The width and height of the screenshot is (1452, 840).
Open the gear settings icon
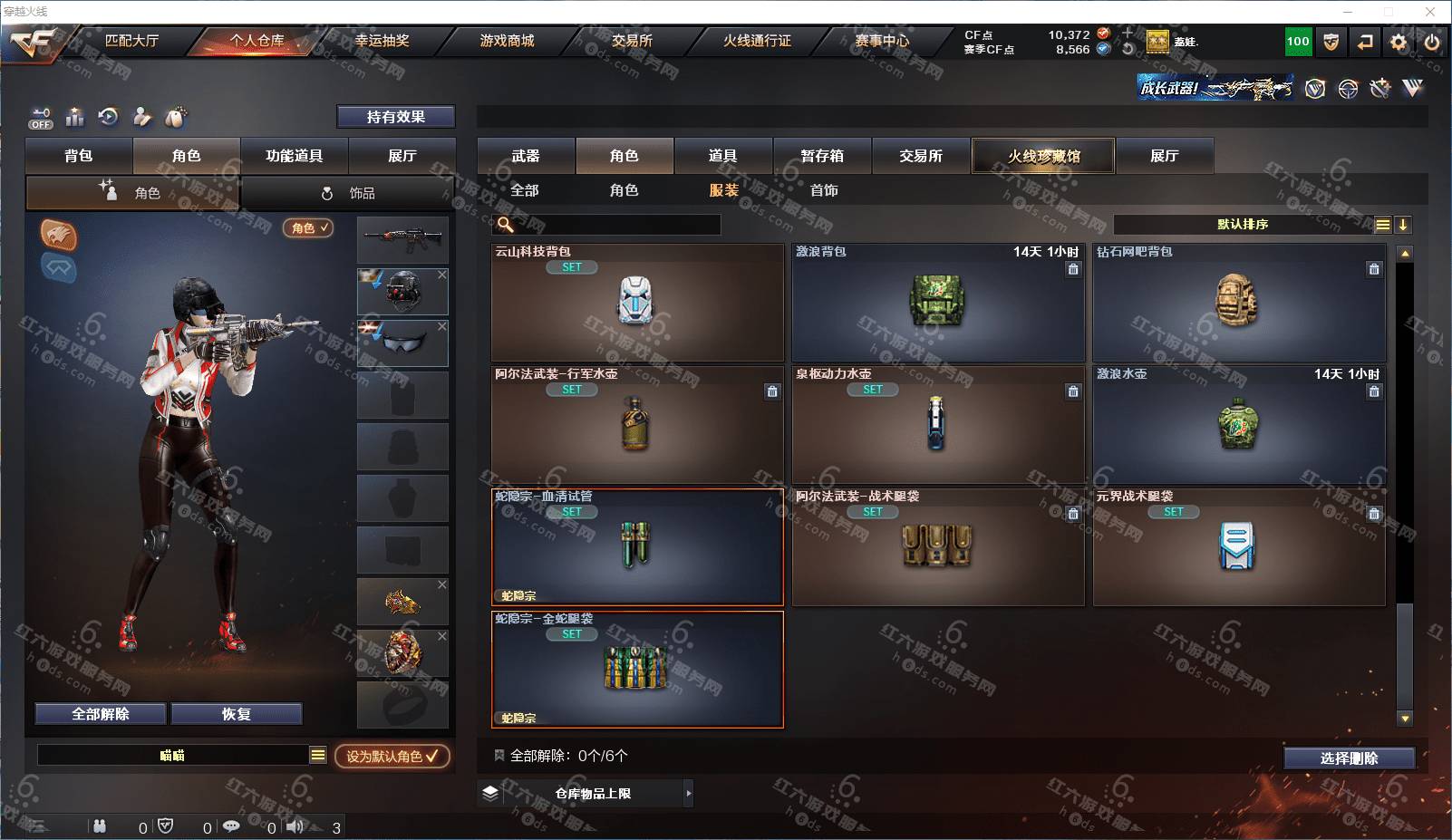(1399, 42)
